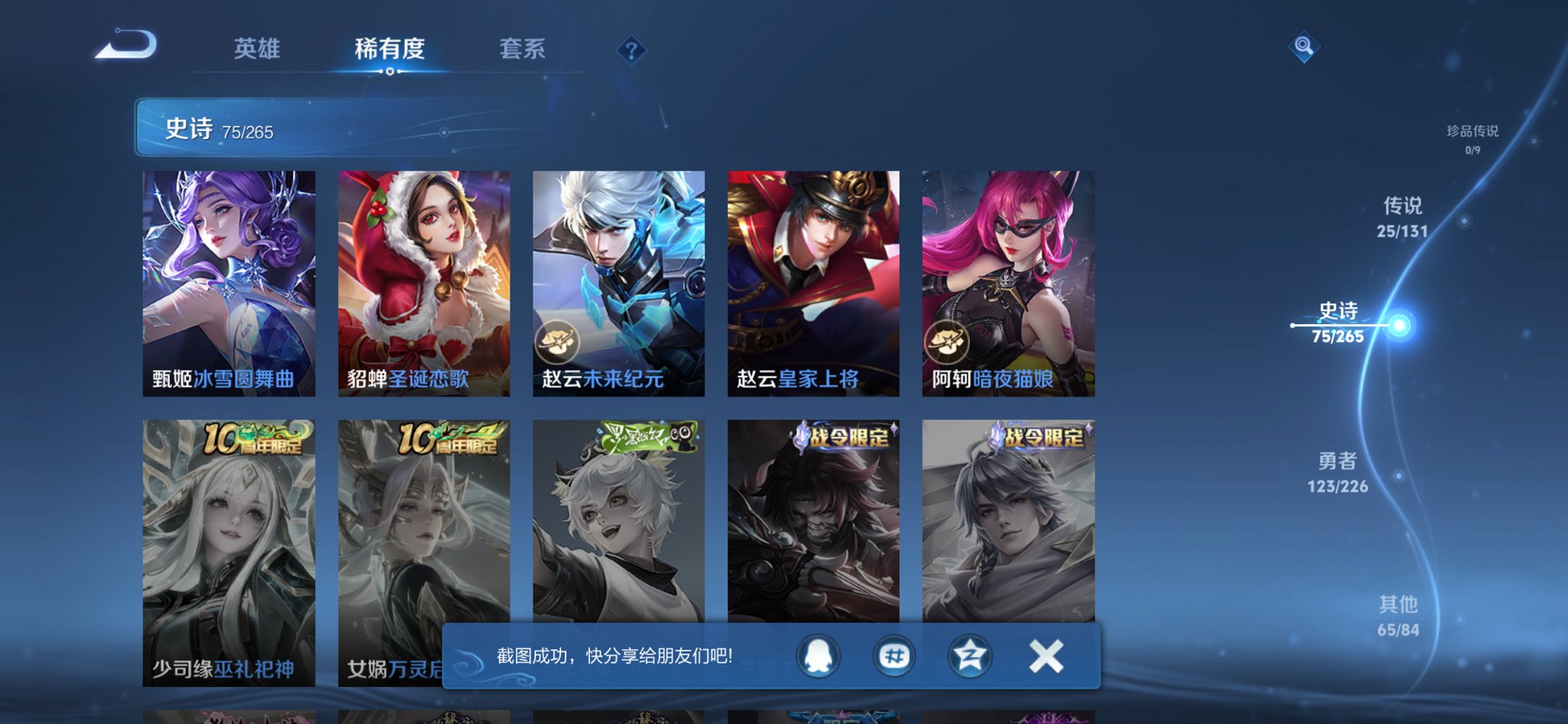1568x724 pixels.
Task: Switch to the 英雄 tab
Action: [x=259, y=49]
